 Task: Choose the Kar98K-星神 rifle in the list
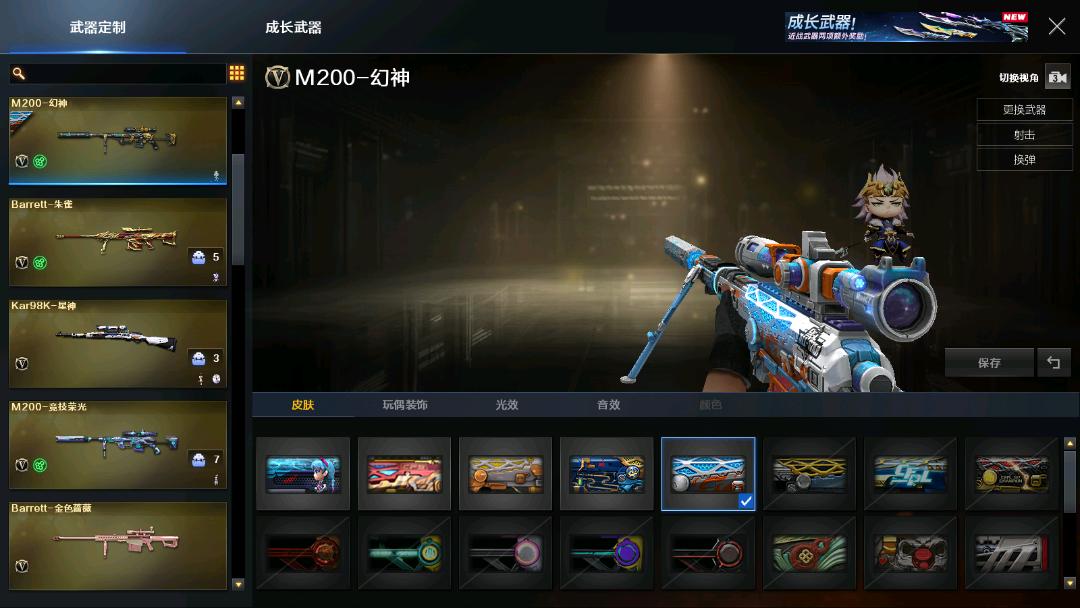click(x=118, y=343)
